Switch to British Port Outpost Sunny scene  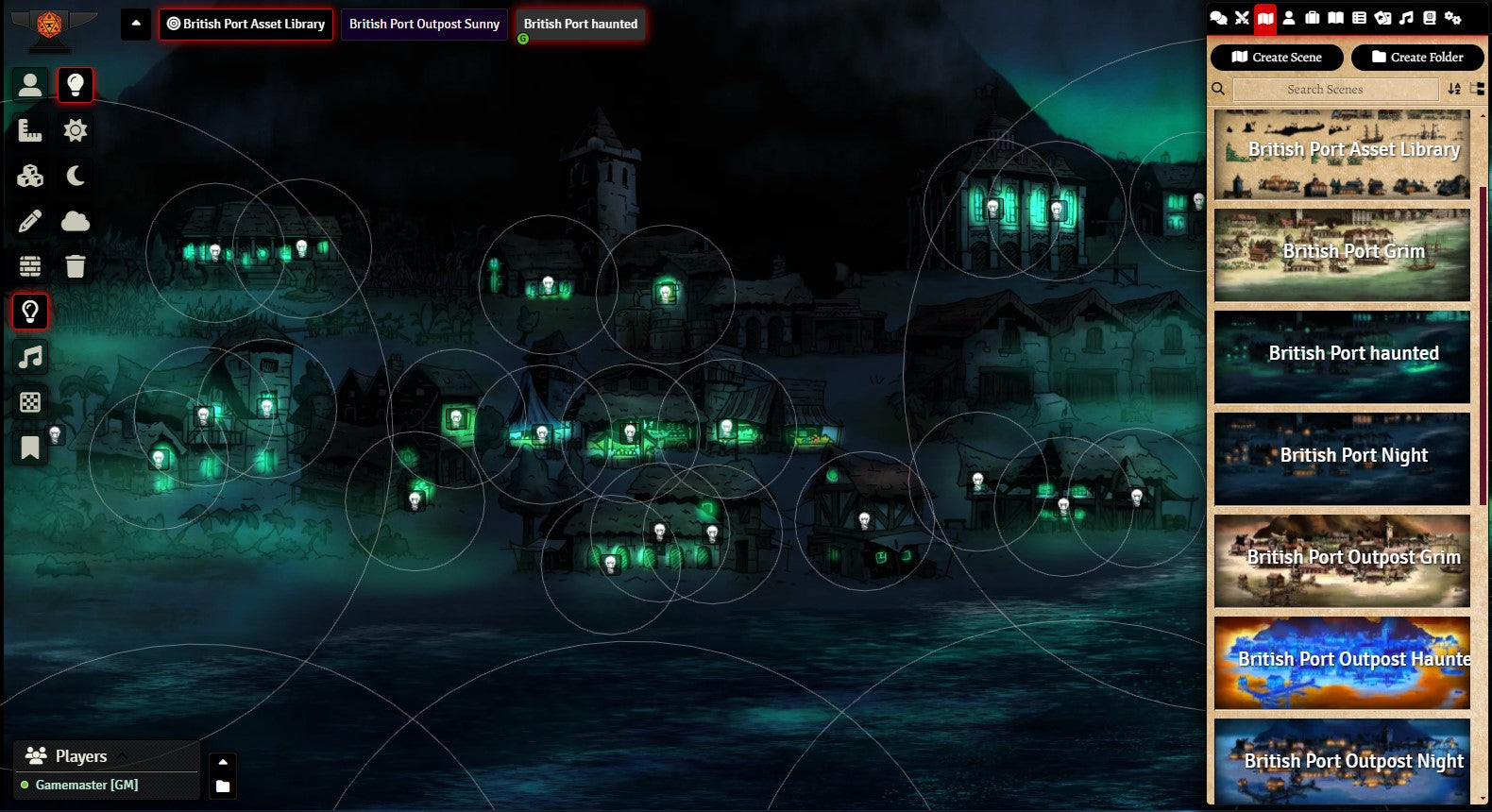[424, 25]
